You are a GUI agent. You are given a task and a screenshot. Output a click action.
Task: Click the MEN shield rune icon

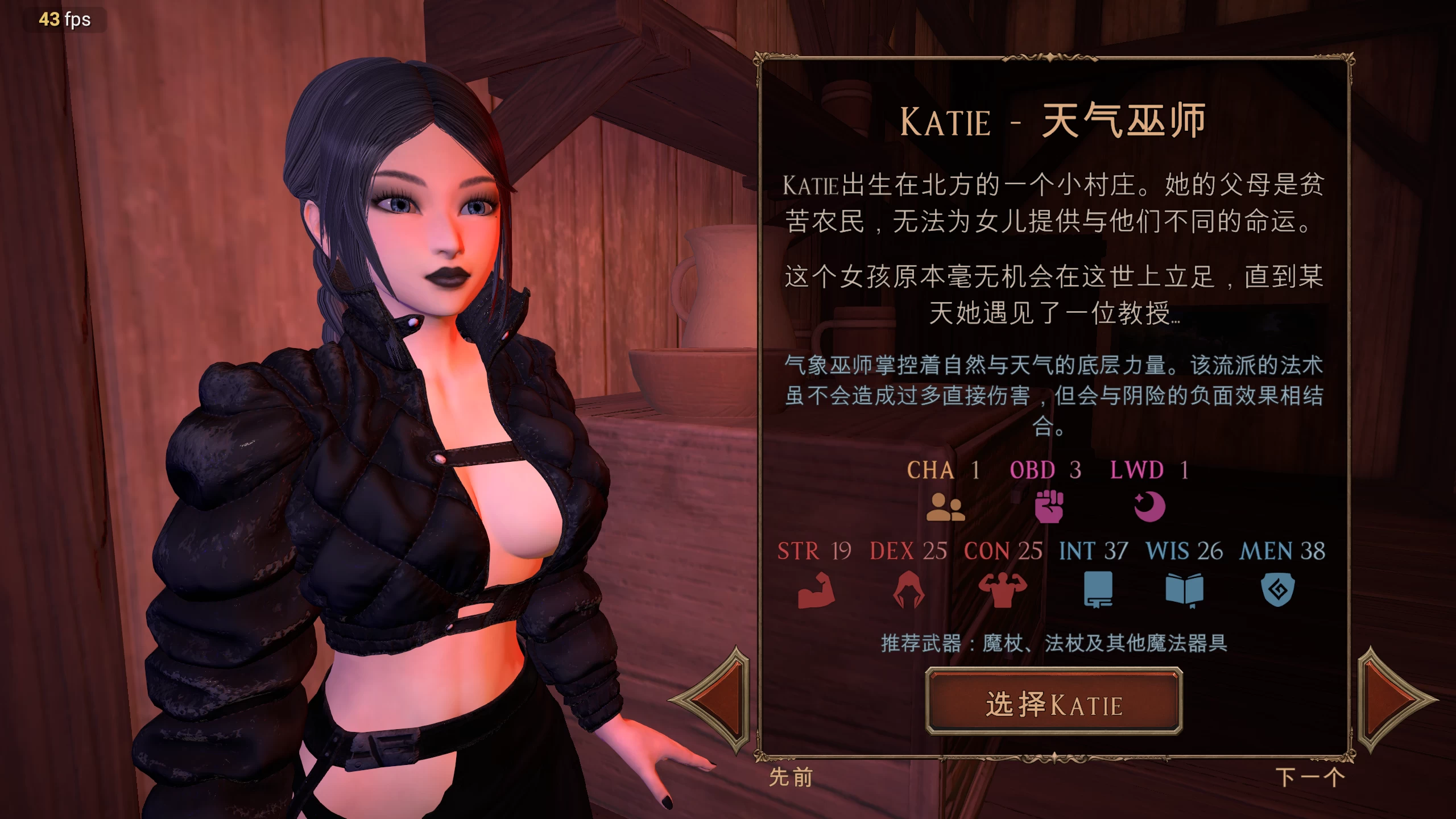coord(1277,590)
